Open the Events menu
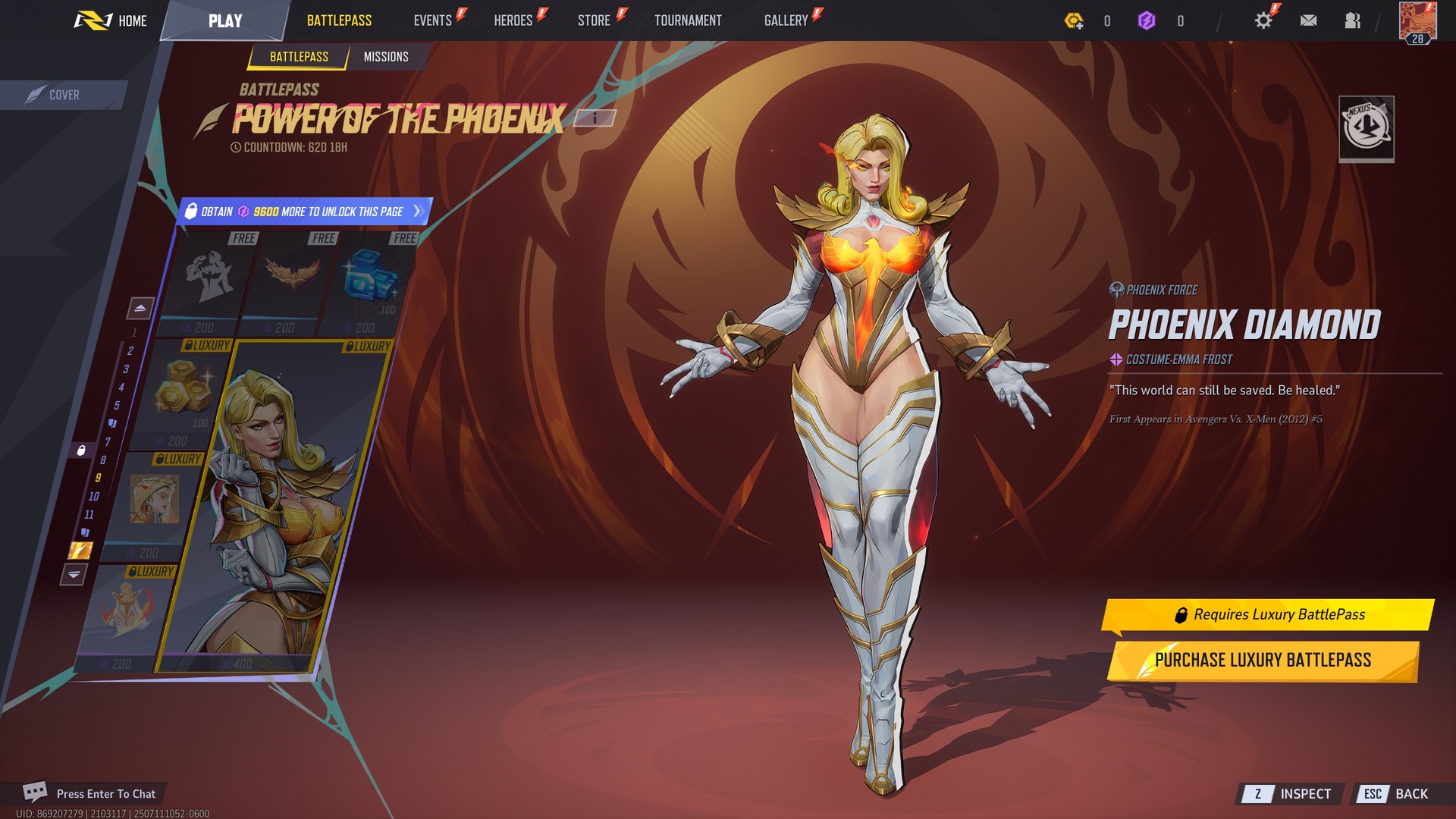1456x819 pixels. 433,20
